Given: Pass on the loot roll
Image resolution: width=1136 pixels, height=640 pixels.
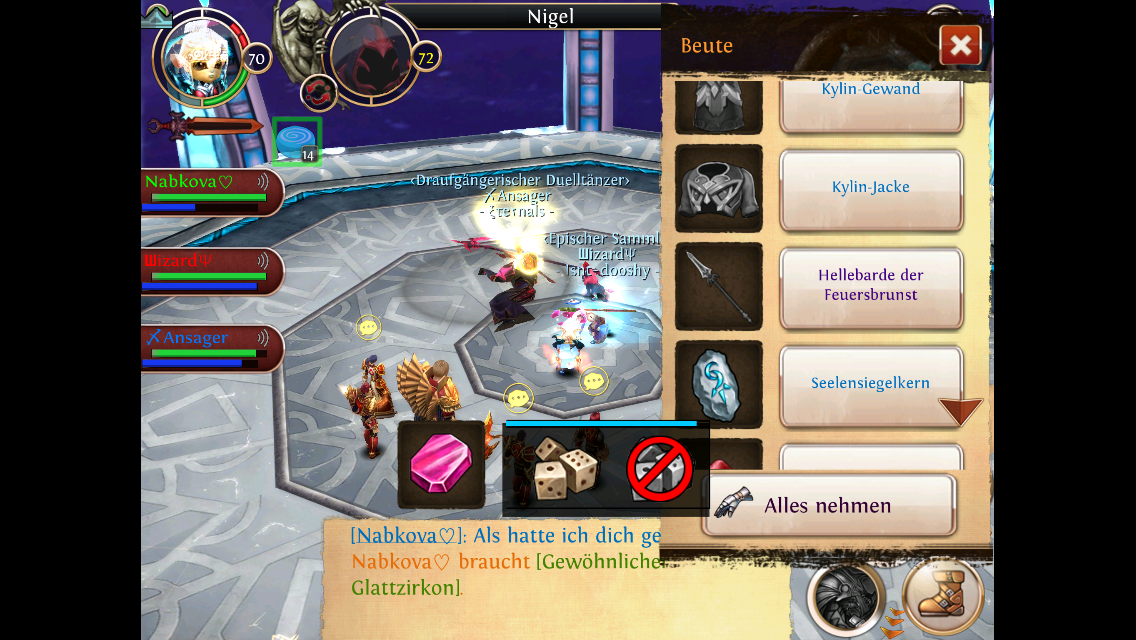Looking at the screenshot, I should pyautogui.click(x=660, y=470).
